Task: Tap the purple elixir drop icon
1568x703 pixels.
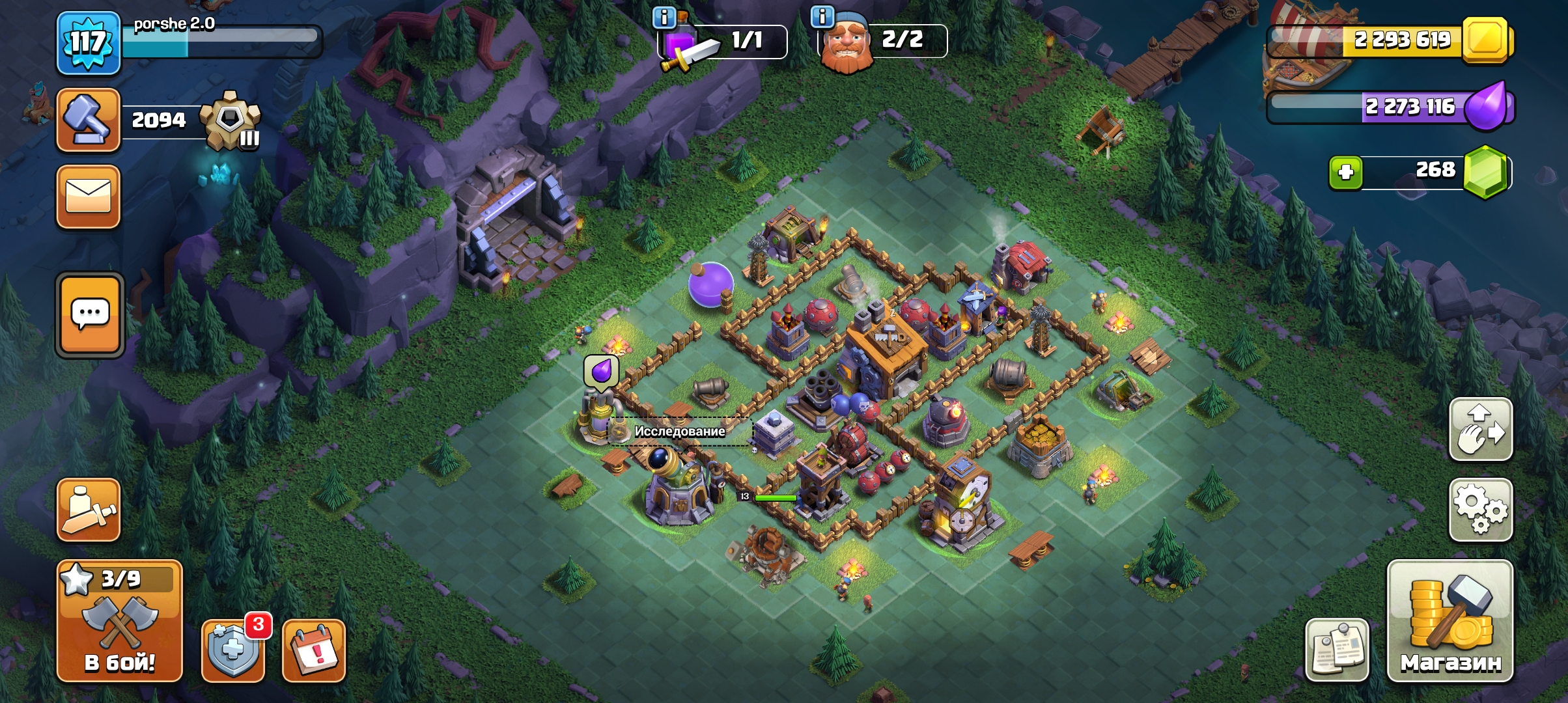Action: (1489, 106)
